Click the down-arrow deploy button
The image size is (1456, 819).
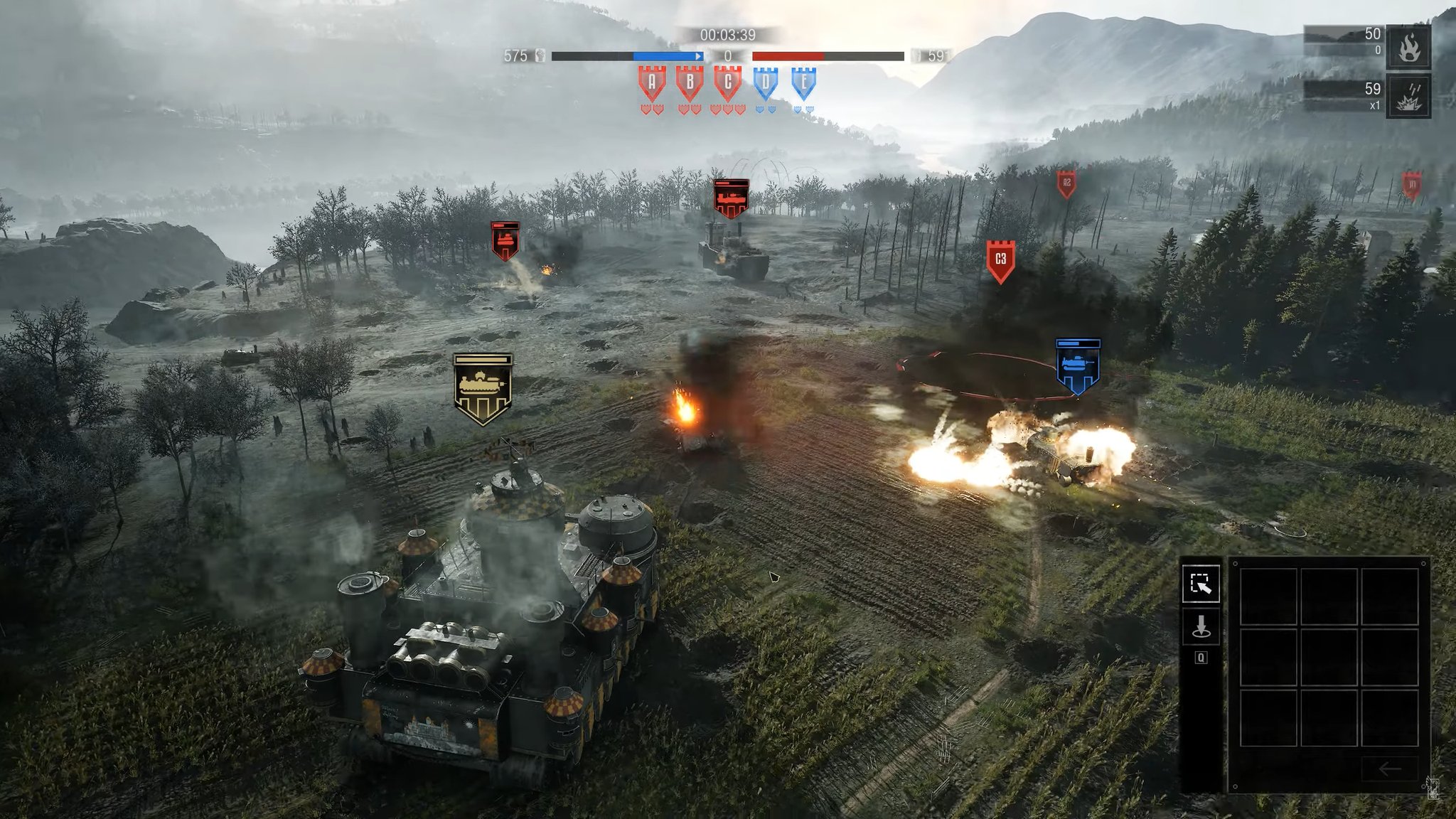point(1201,626)
